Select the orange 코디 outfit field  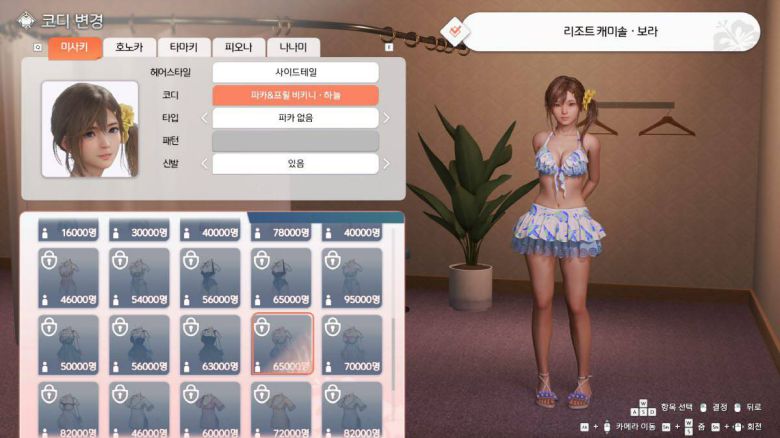pyautogui.click(x=295, y=95)
